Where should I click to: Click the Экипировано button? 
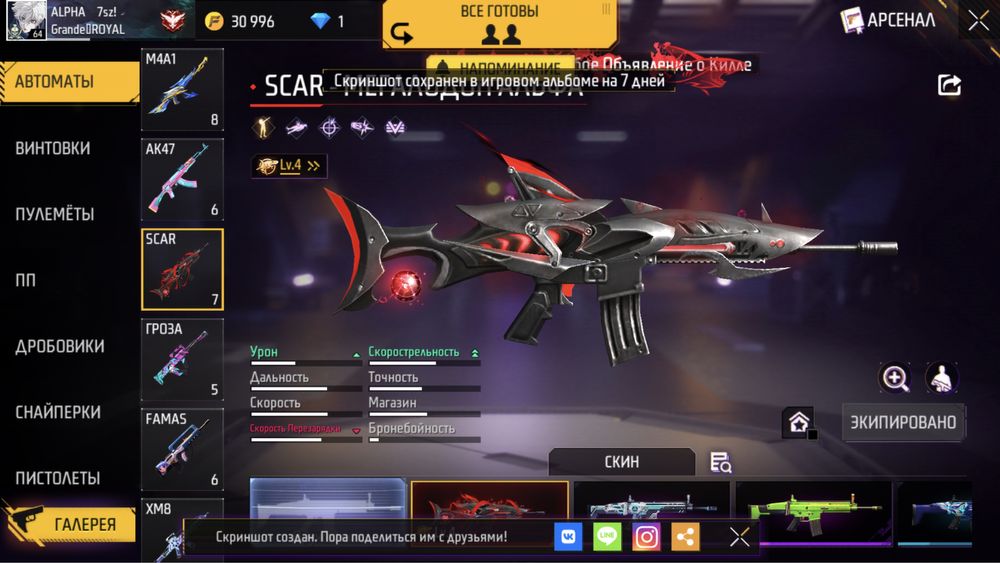click(x=903, y=422)
